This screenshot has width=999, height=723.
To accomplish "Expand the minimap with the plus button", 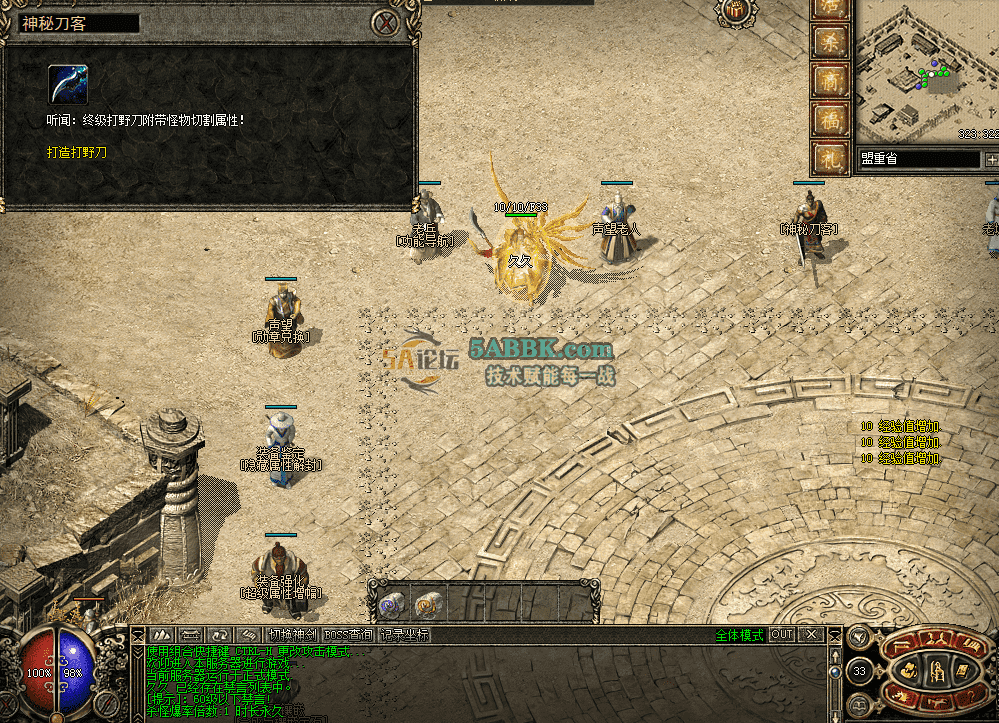I will (x=991, y=160).
